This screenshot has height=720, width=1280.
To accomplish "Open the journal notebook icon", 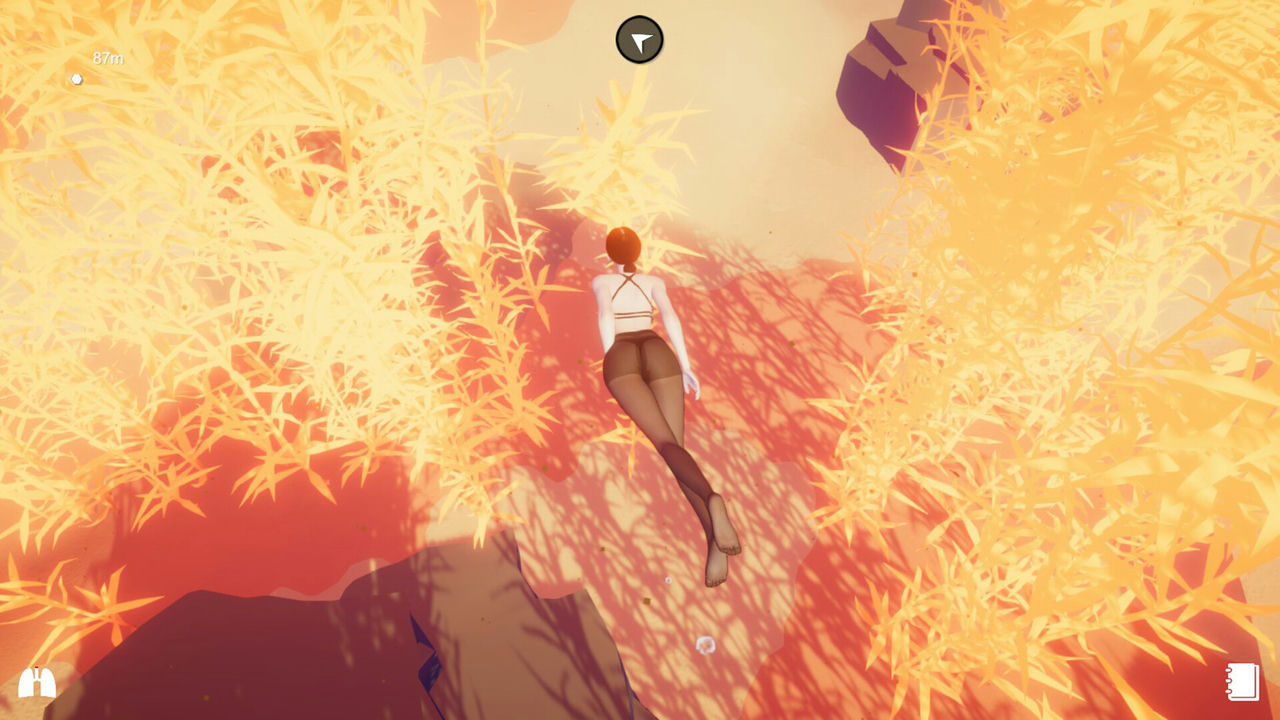I will [1243, 682].
